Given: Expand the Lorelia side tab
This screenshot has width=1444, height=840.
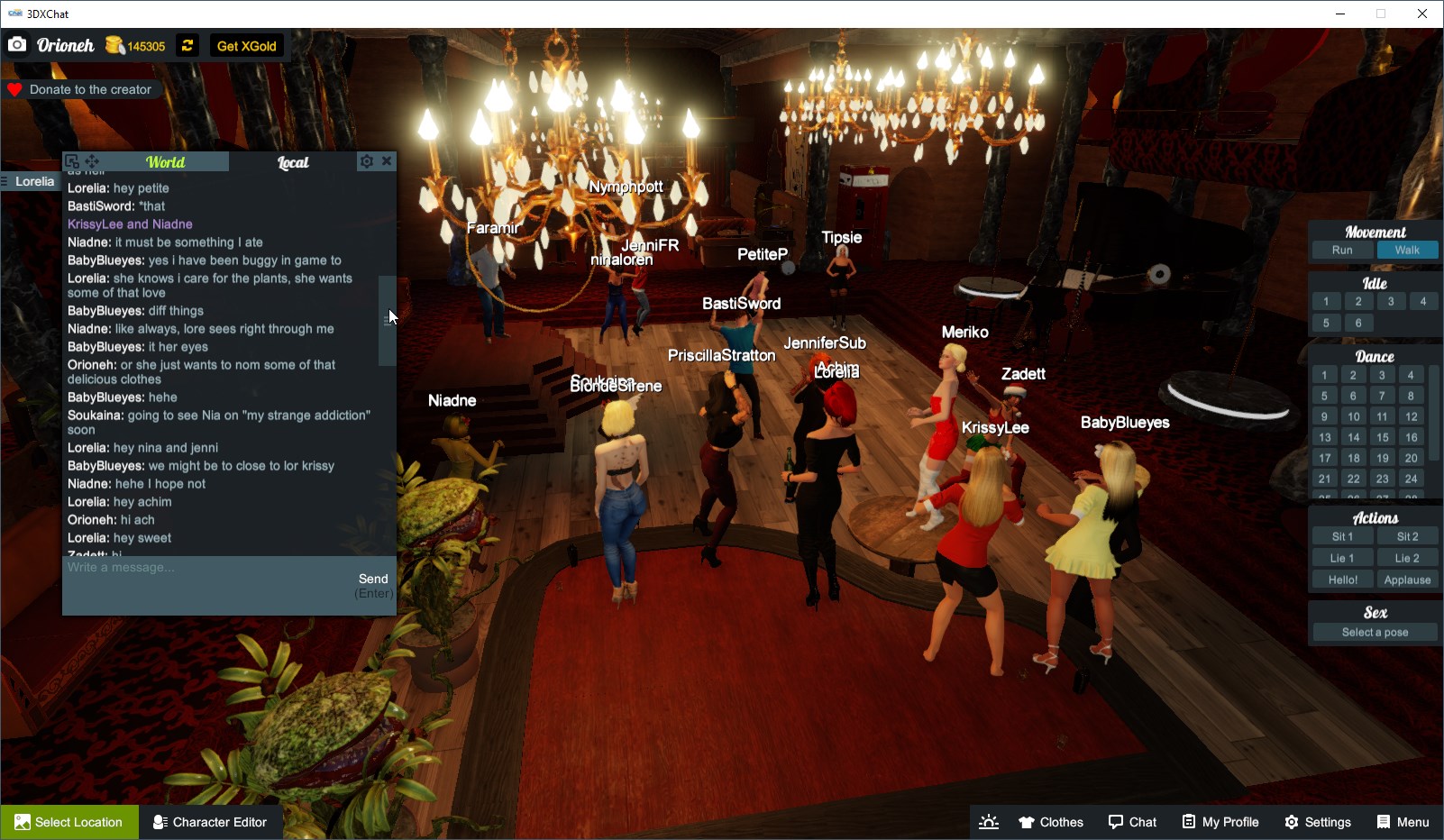Looking at the screenshot, I should tap(31, 180).
